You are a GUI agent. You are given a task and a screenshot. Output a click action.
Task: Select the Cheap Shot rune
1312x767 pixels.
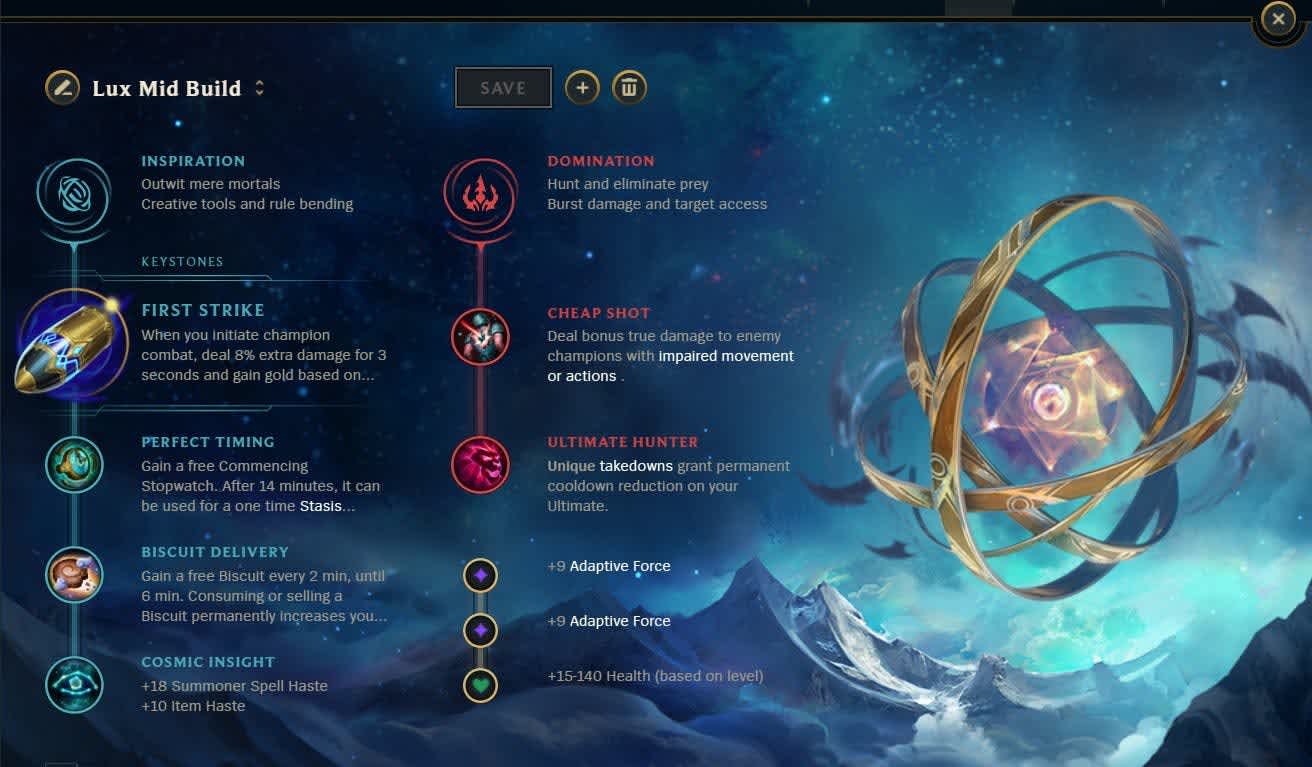(x=480, y=337)
